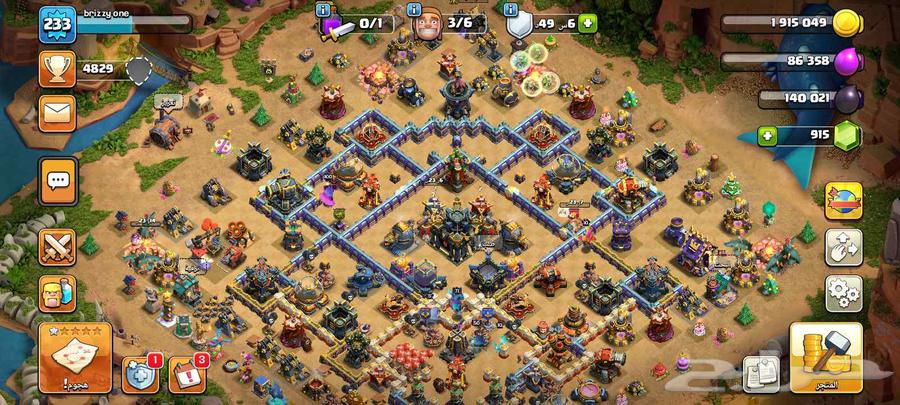Open the crossed swords war button

point(58,247)
